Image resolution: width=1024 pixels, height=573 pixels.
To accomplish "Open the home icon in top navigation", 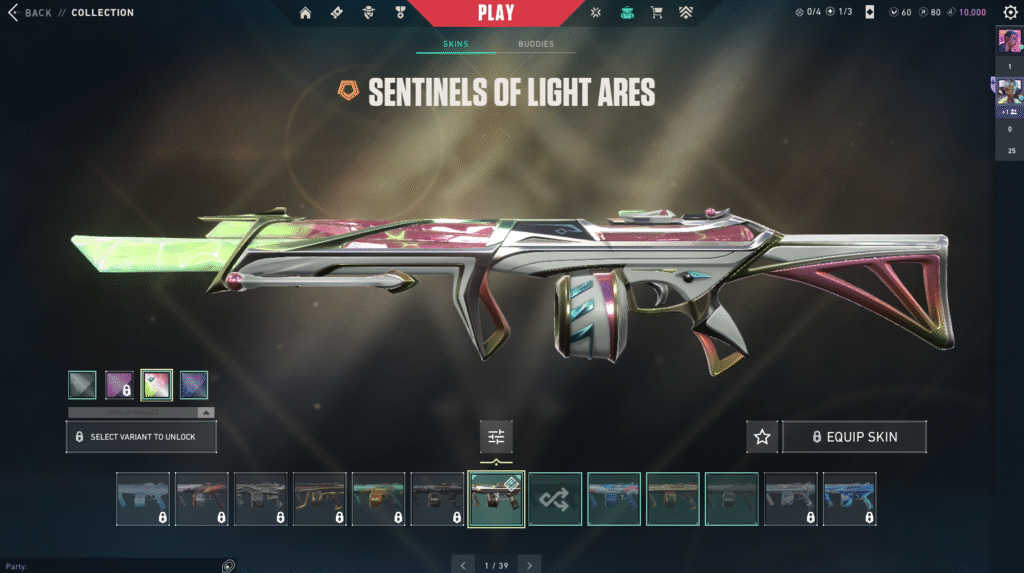I will [x=305, y=13].
